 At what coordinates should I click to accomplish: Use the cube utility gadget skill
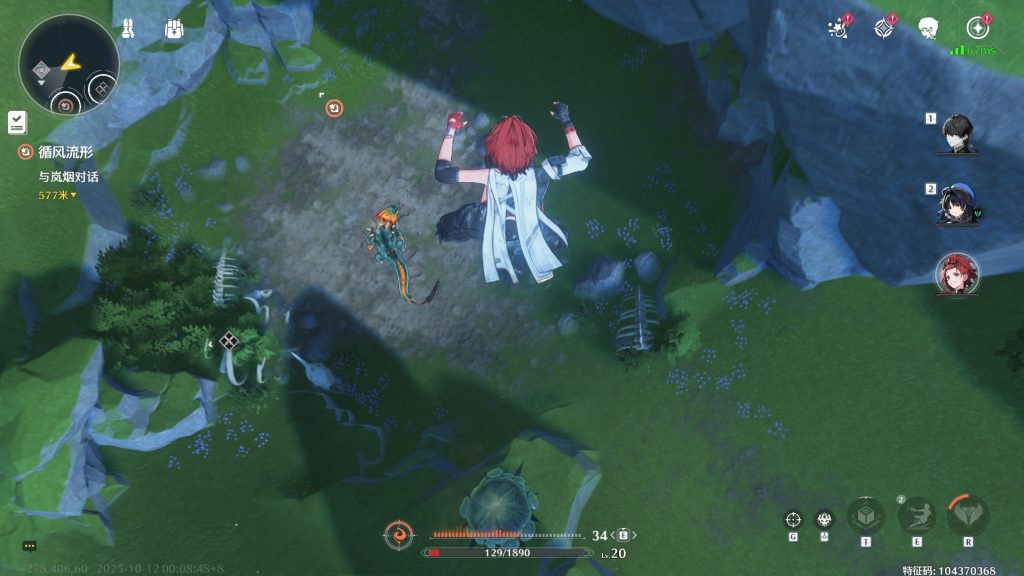pyautogui.click(x=865, y=517)
